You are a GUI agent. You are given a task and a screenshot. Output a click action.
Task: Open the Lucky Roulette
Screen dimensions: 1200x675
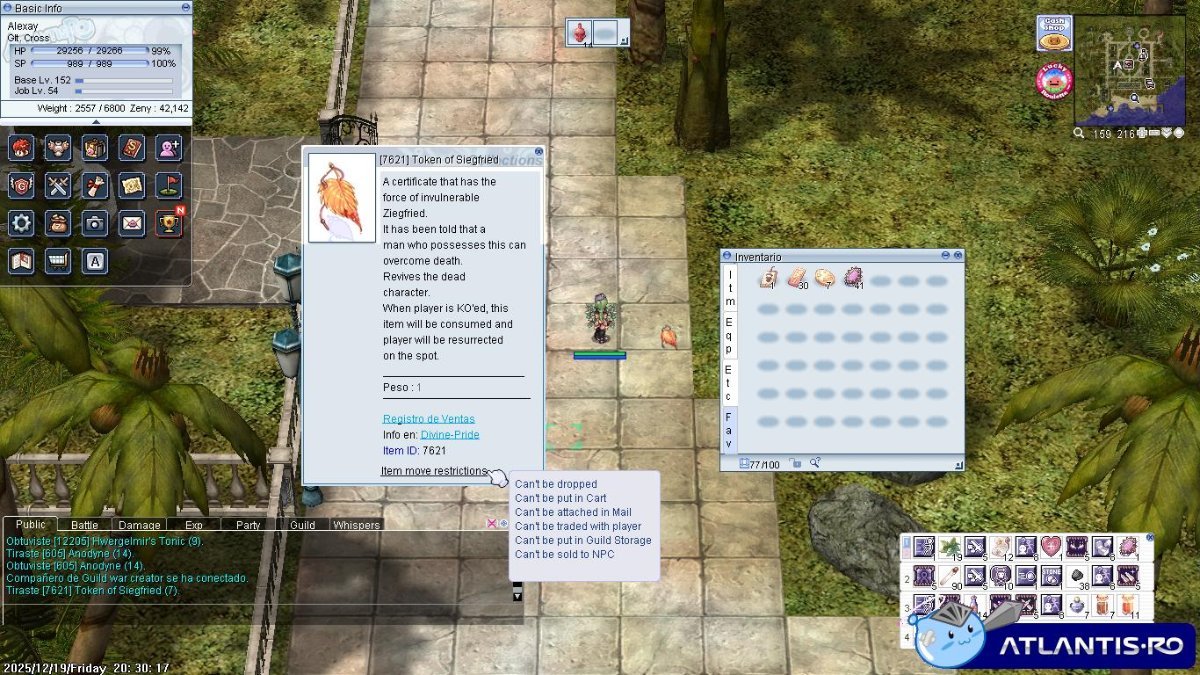pyautogui.click(x=1054, y=81)
